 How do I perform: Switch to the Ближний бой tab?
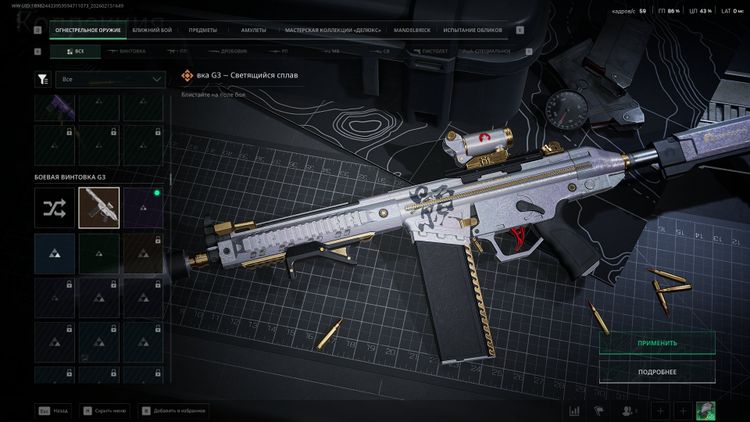pos(152,30)
